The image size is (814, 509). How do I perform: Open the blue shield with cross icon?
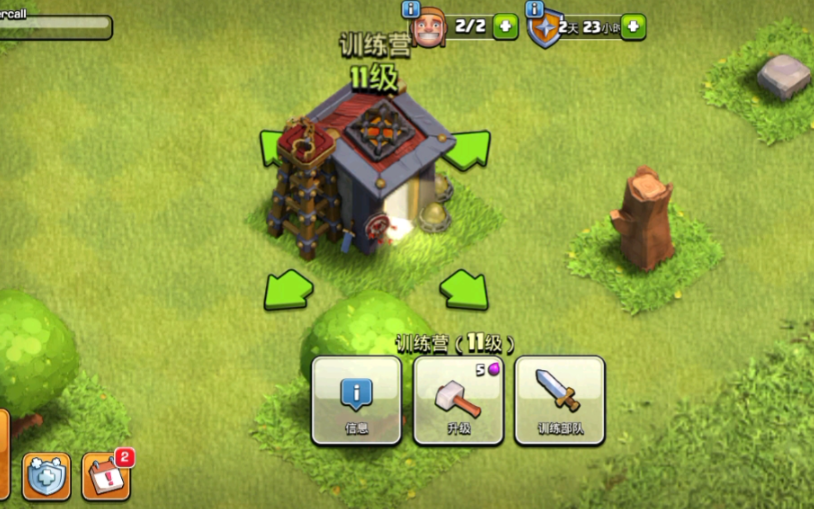(x=47, y=477)
